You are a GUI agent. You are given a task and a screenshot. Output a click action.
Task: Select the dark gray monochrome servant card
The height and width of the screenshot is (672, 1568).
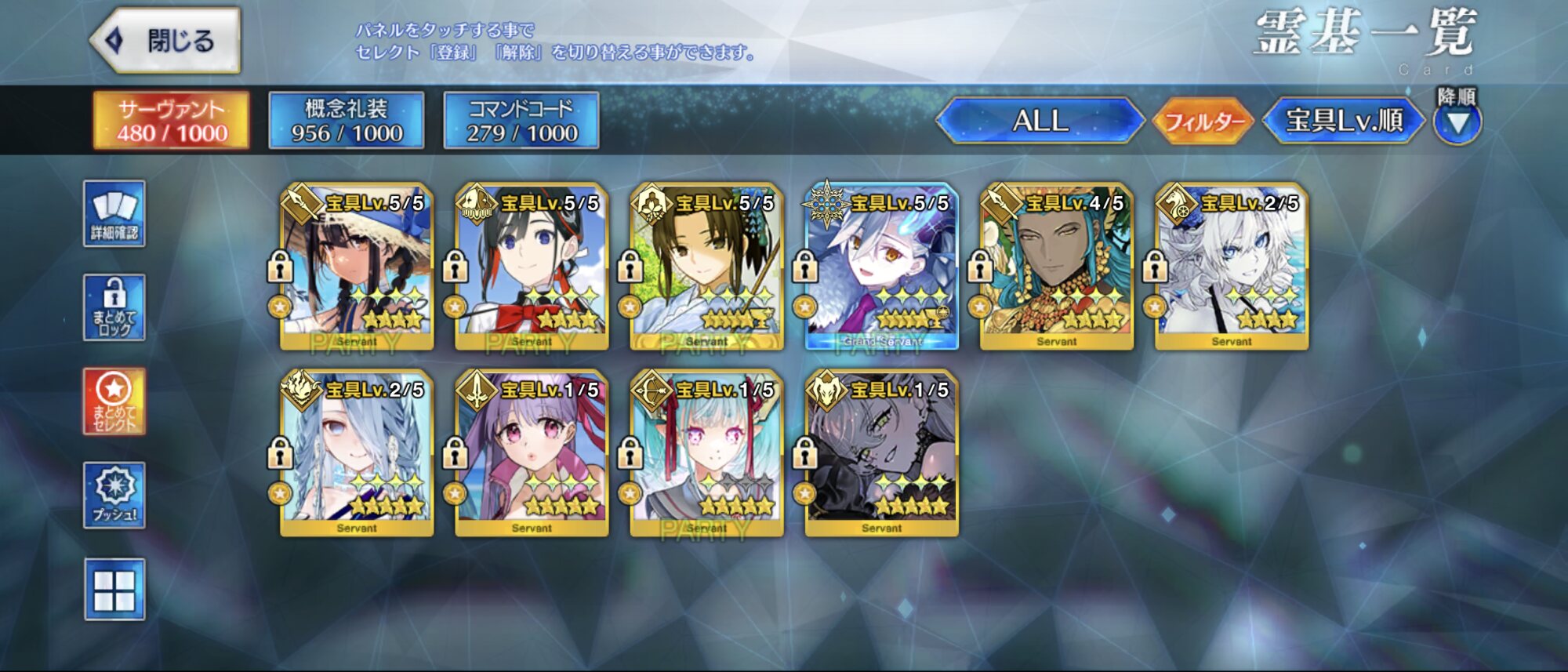pyautogui.click(x=881, y=454)
